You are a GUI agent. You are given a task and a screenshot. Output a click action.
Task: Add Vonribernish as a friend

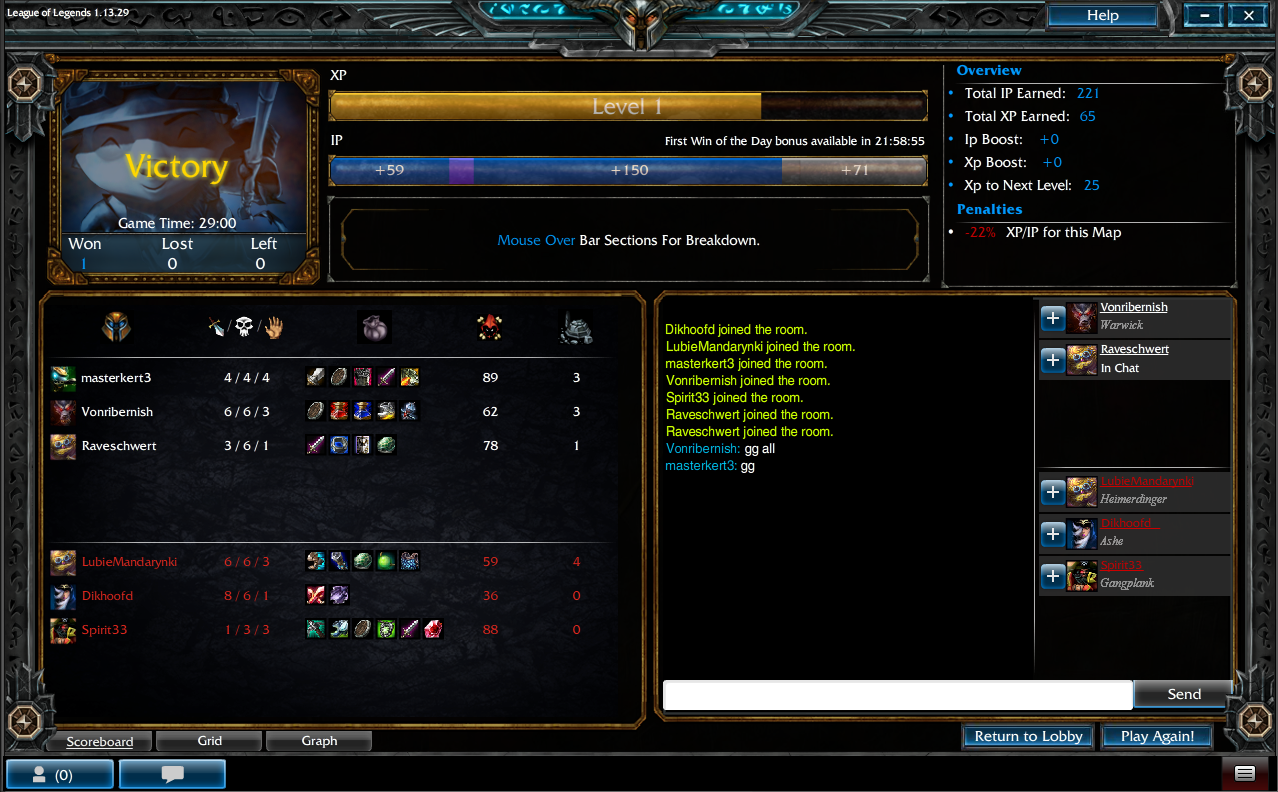pos(1053,318)
